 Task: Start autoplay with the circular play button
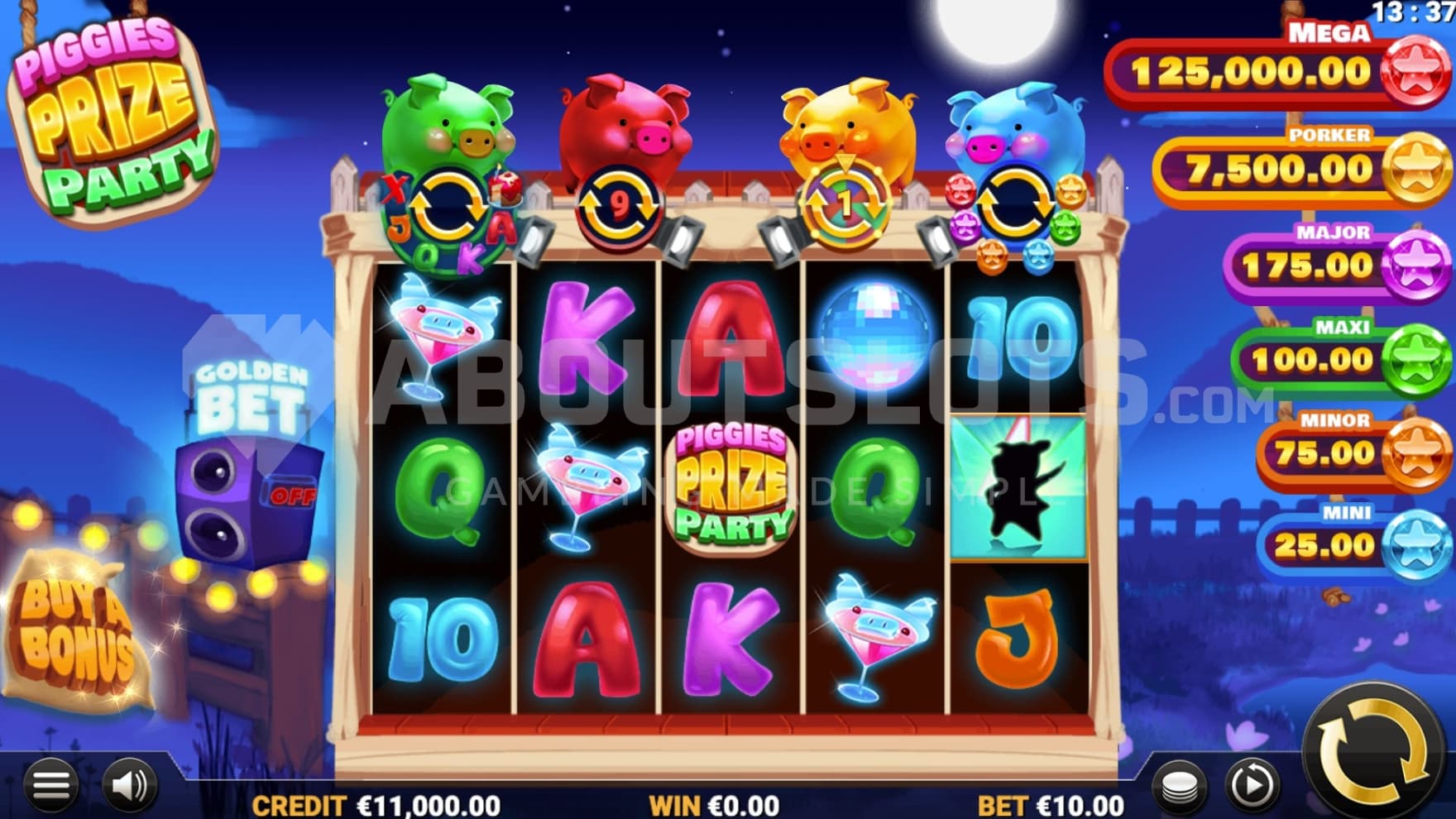(x=1251, y=785)
